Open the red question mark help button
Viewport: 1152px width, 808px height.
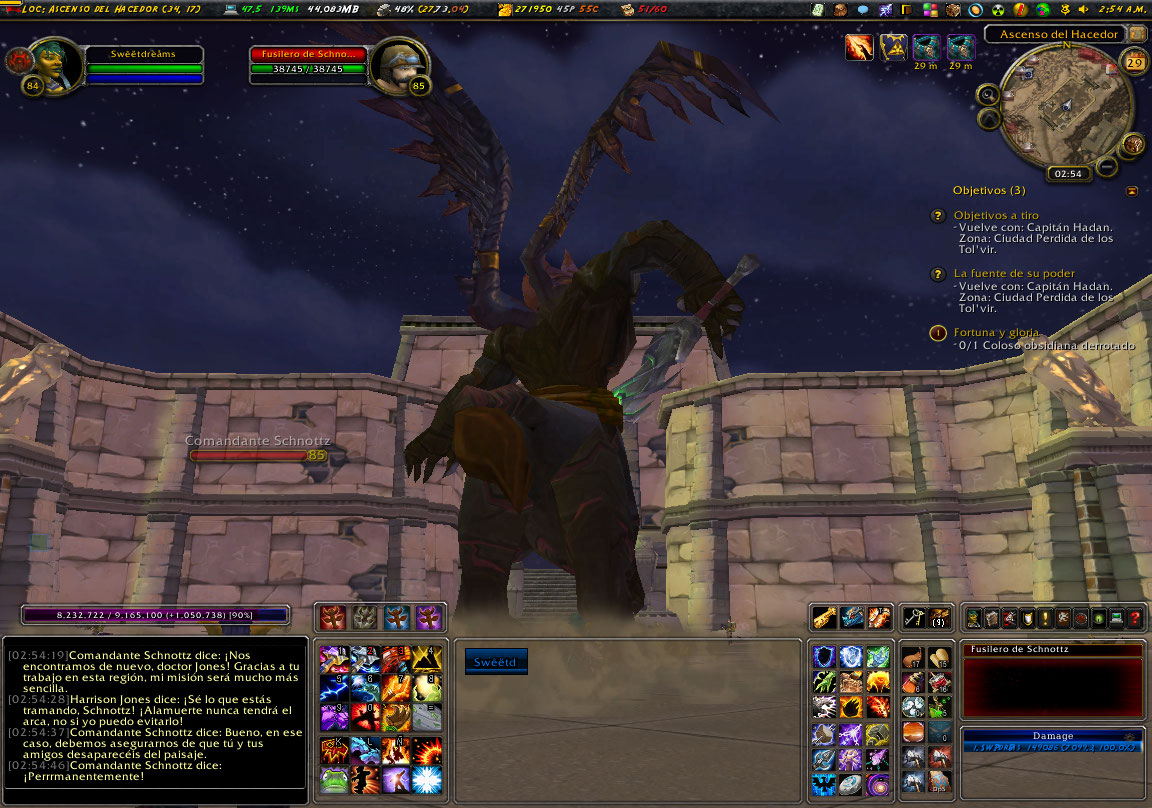click(1135, 619)
